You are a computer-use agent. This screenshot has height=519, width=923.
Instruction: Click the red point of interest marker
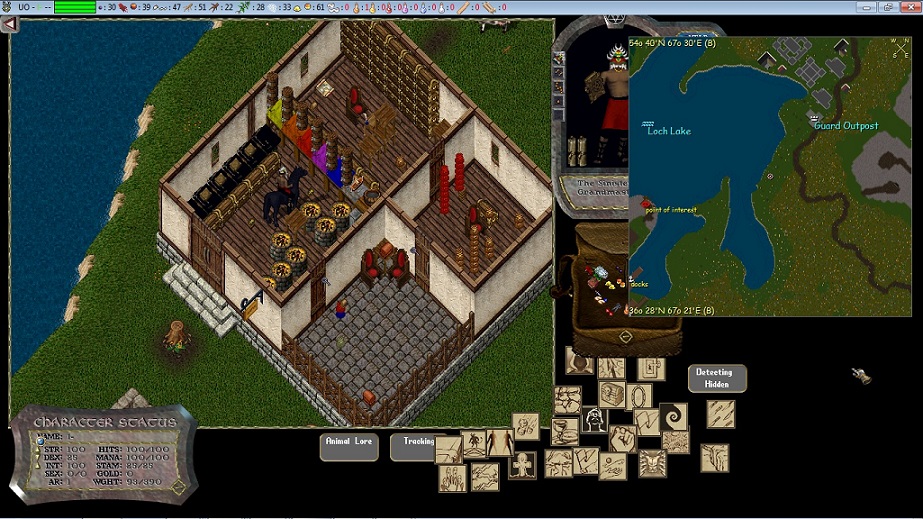pyautogui.click(x=647, y=203)
